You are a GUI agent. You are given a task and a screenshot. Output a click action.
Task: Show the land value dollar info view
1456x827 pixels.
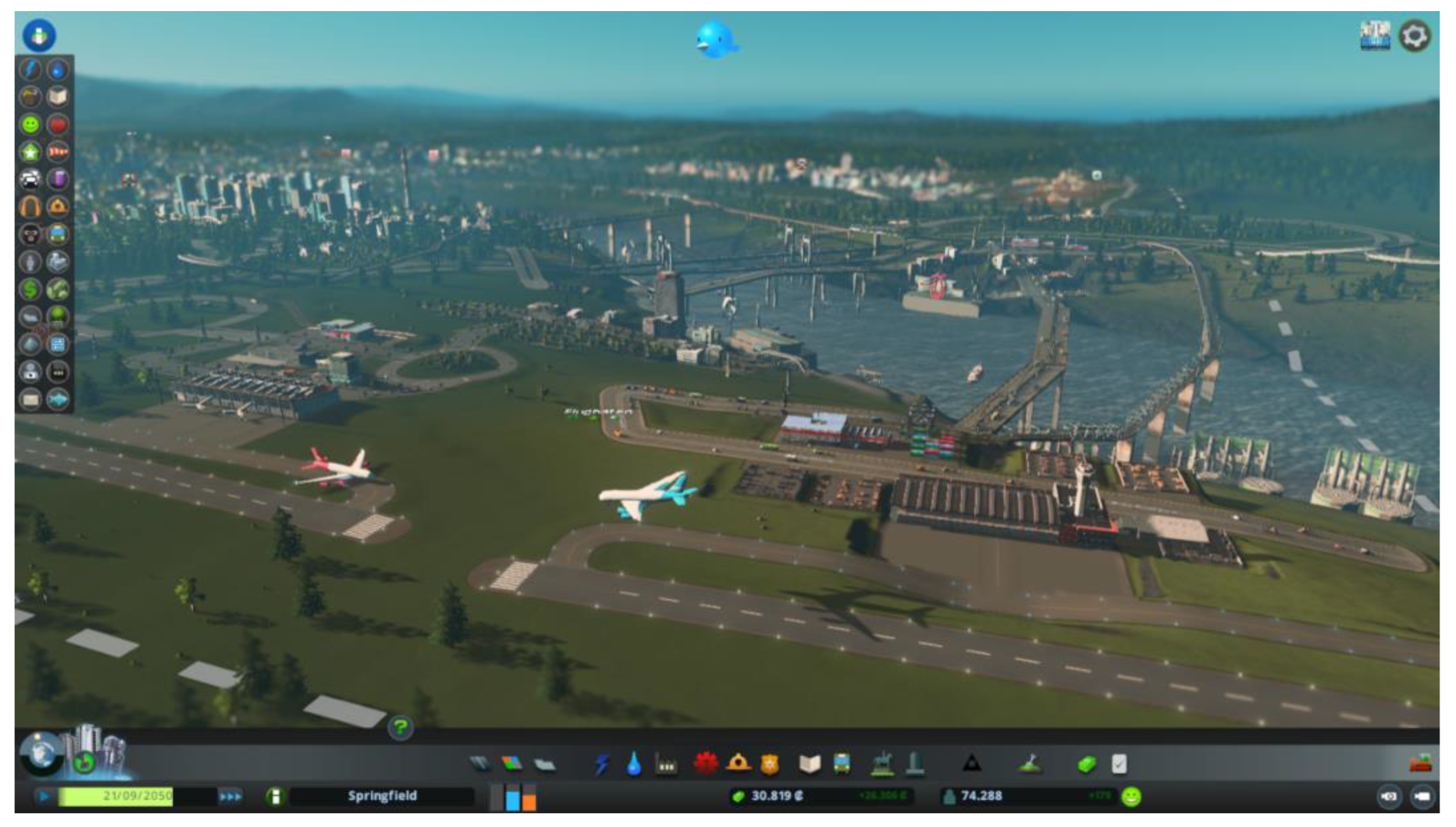[x=30, y=289]
